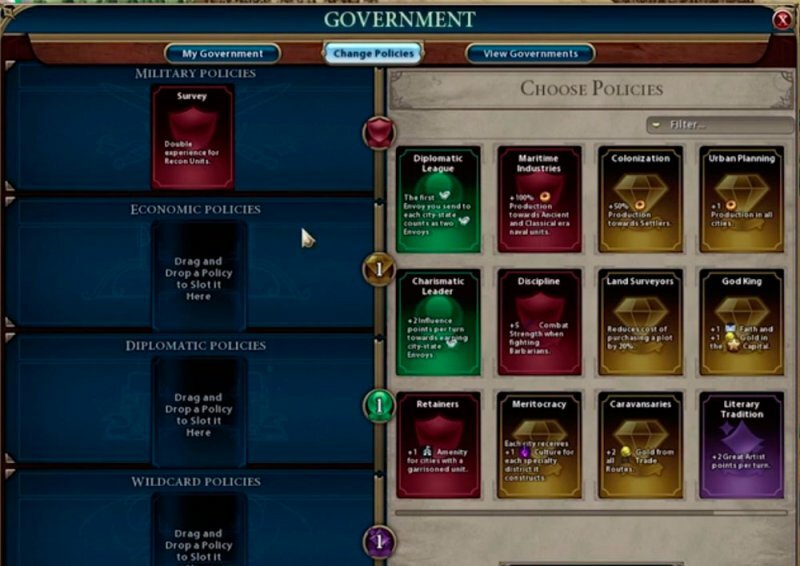Pick the Maritime Industries policy card

(x=539, y=200)
